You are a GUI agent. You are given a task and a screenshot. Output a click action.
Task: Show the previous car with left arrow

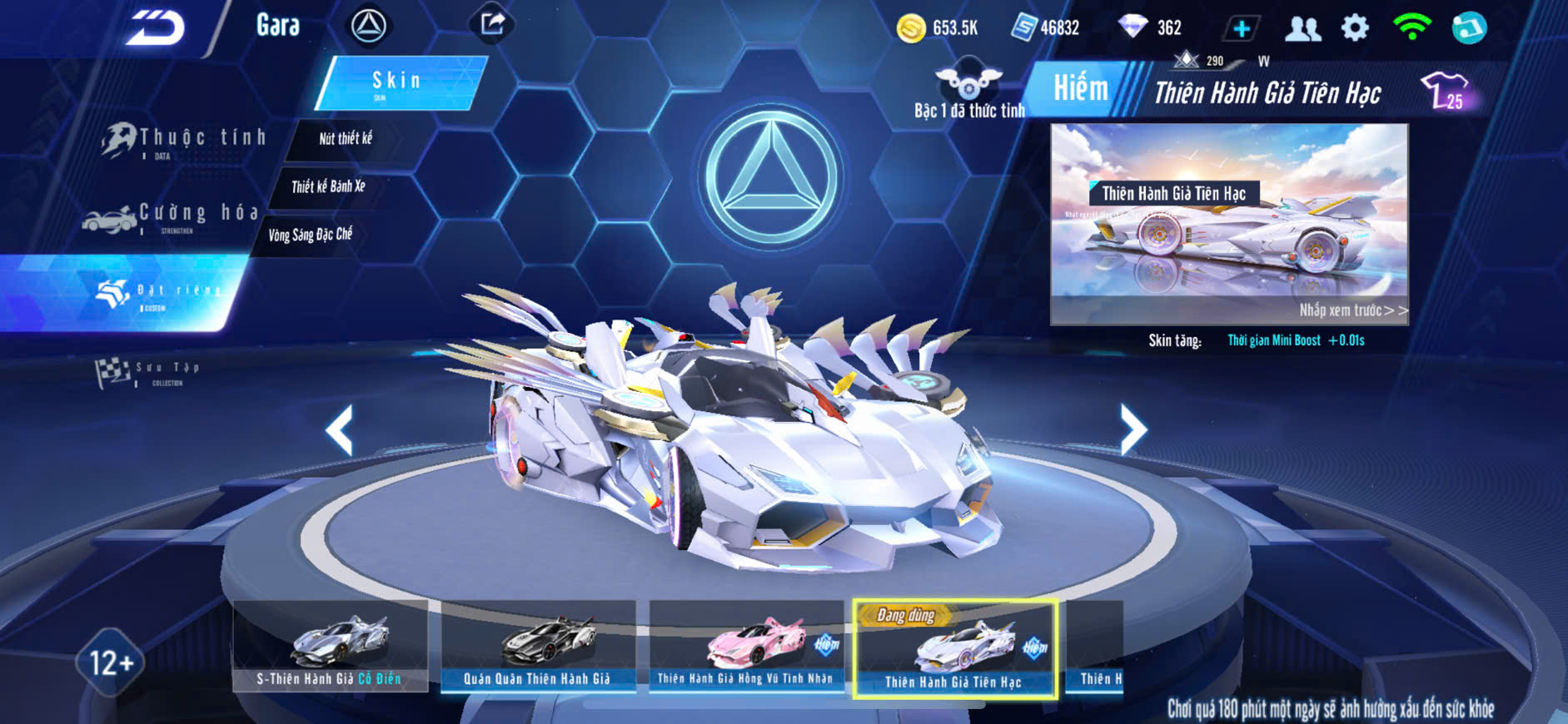(340, 429)
